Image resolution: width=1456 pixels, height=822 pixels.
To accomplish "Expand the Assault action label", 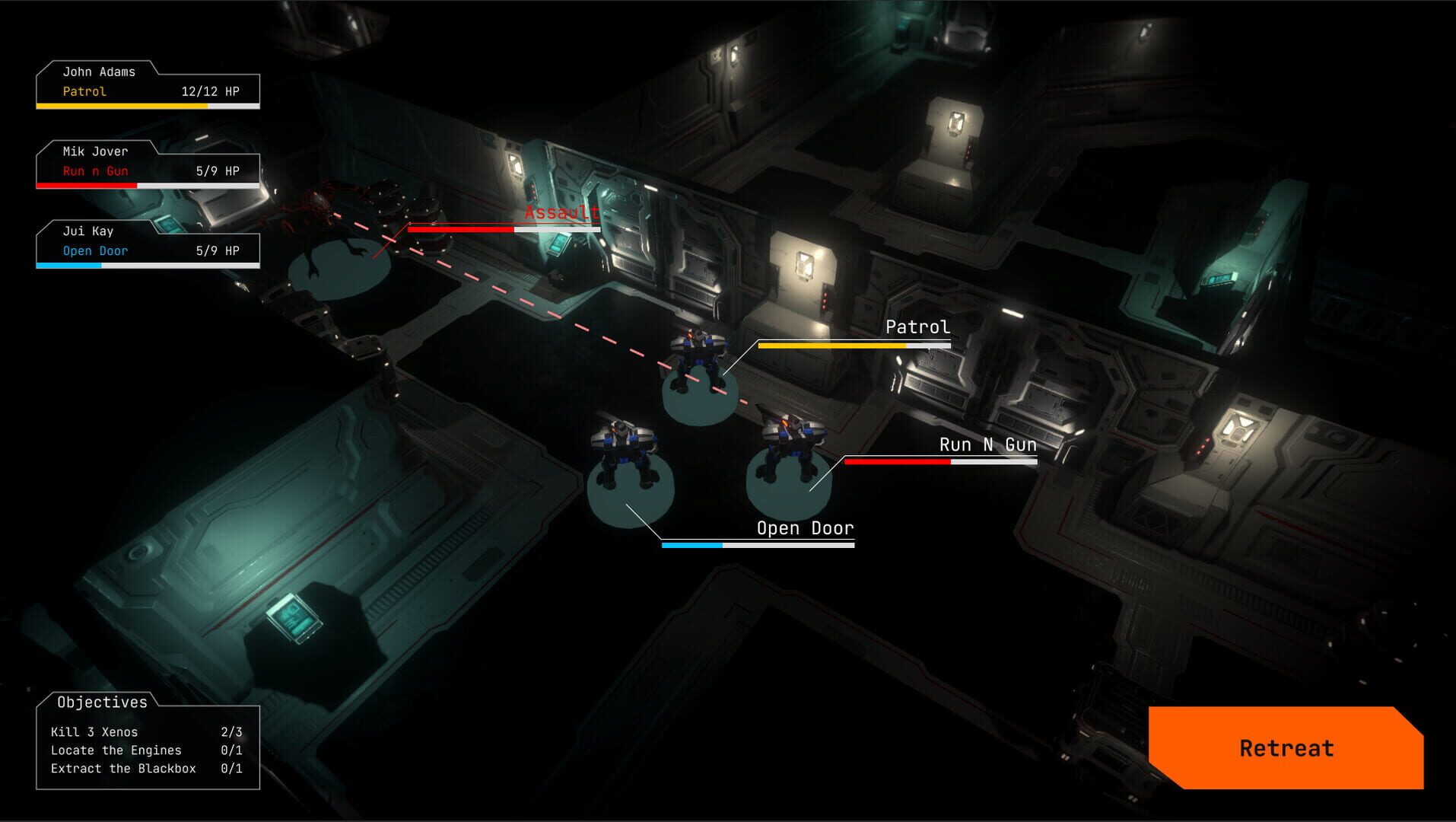I will point(559,214).
